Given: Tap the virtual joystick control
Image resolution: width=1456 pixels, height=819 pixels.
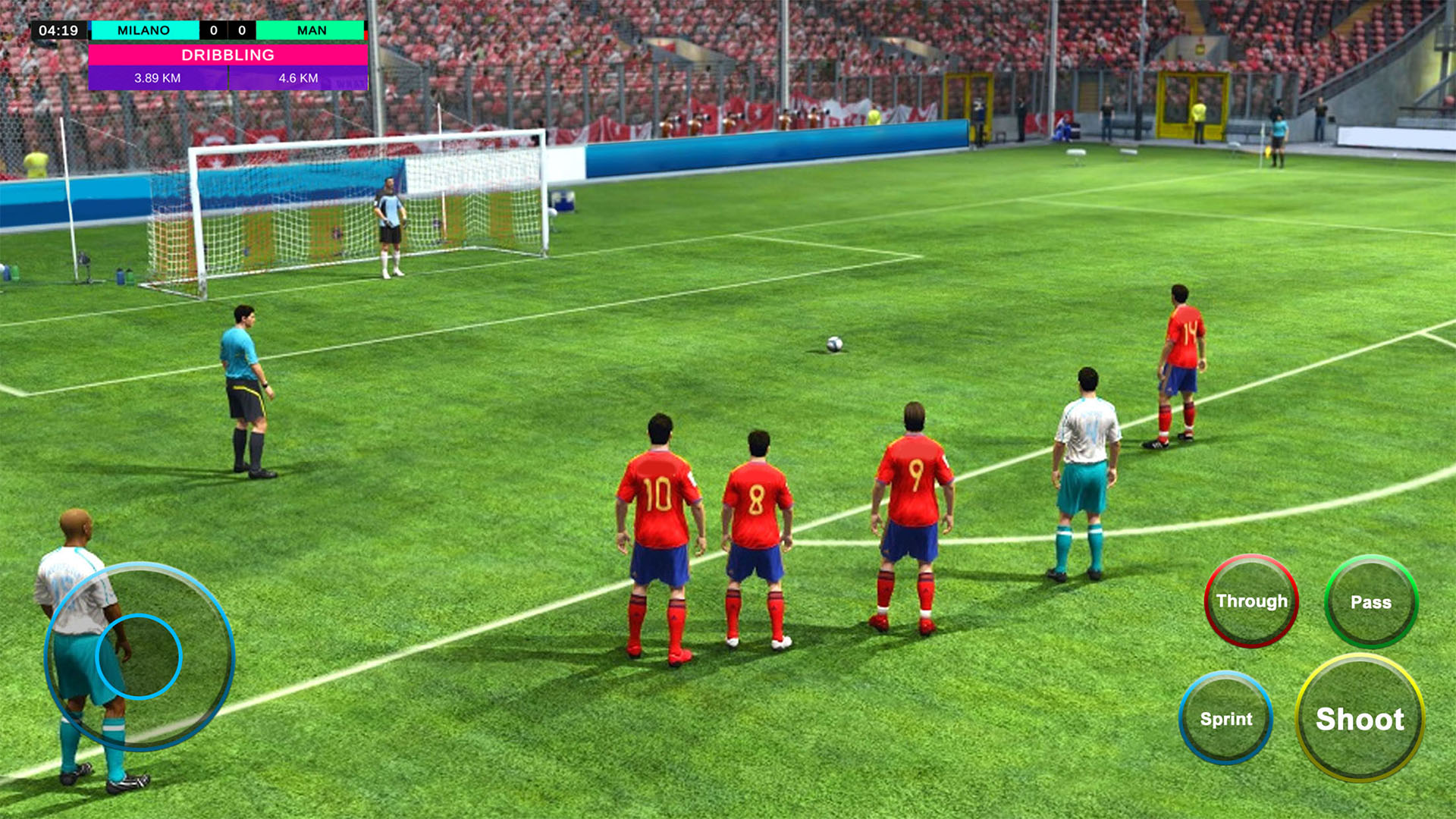Looking at the screenshot, I should coord(139,654).
